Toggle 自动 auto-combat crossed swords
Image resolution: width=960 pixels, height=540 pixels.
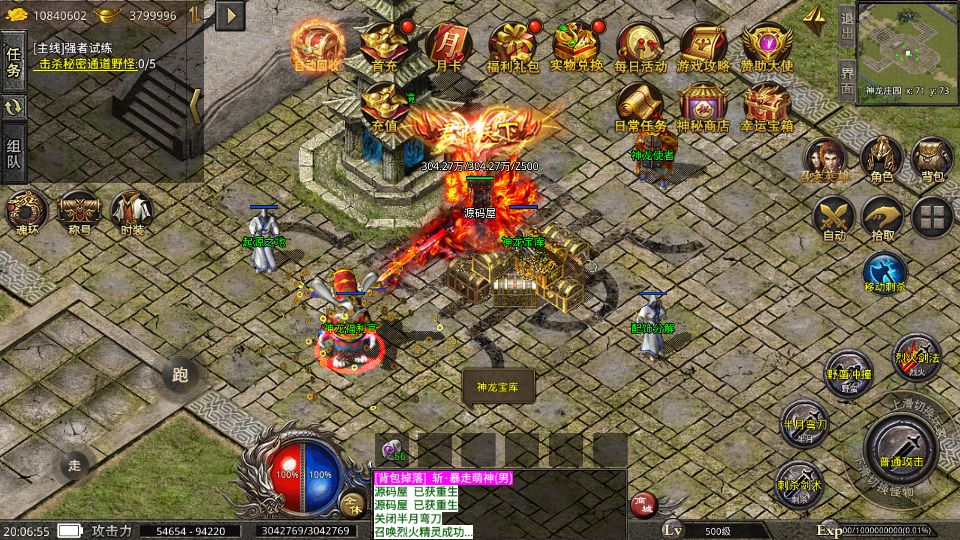[832, 216]
